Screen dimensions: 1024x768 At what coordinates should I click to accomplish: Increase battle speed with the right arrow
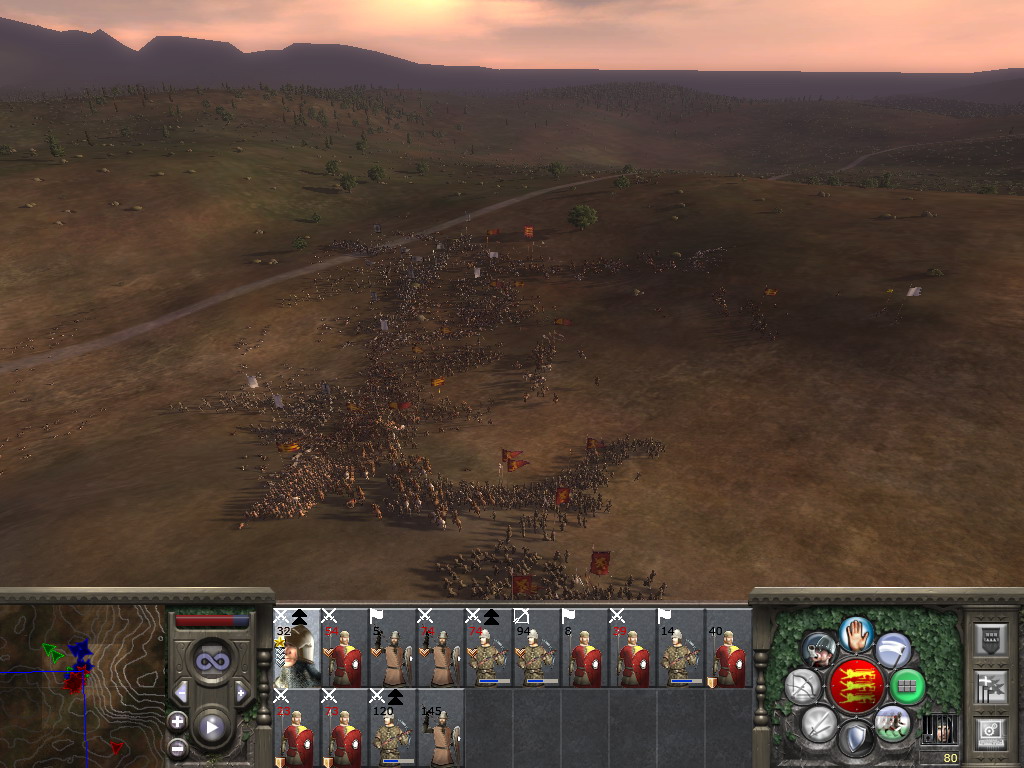click(240, 692)
